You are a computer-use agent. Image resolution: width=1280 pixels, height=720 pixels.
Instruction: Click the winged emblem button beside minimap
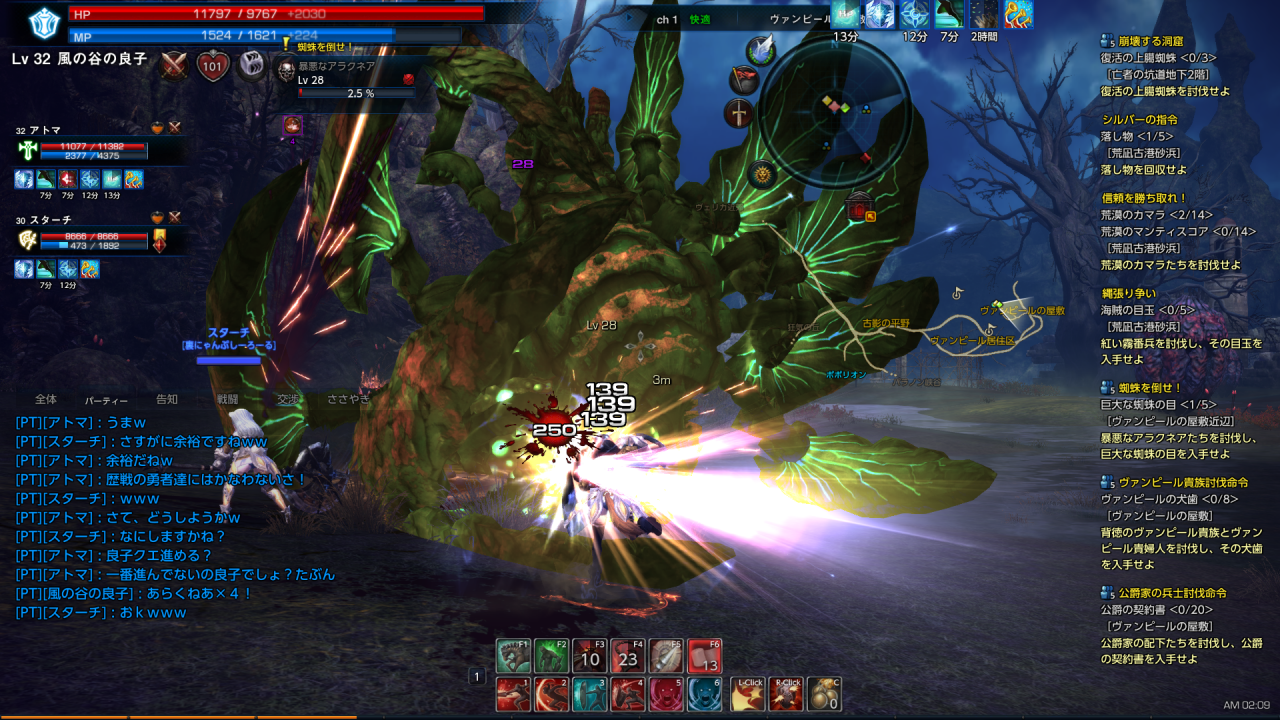tap(762, 50)
